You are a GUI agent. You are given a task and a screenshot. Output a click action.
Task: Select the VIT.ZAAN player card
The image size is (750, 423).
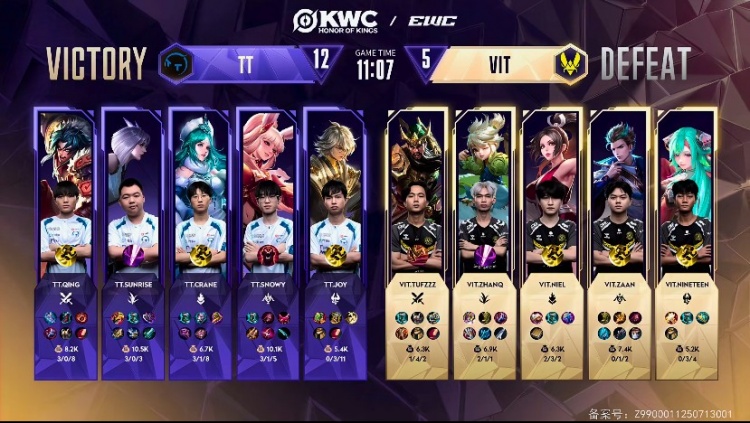coord(618,240)
